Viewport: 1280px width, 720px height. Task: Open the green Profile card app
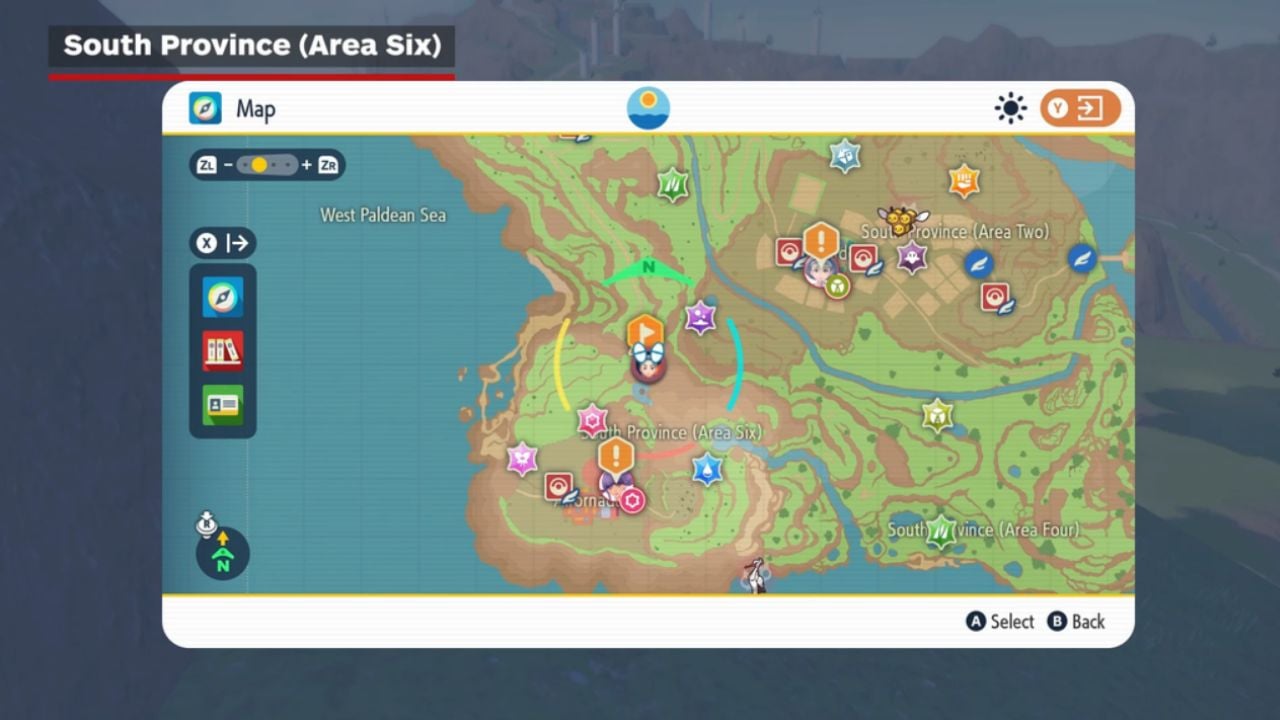click(223, 405)
